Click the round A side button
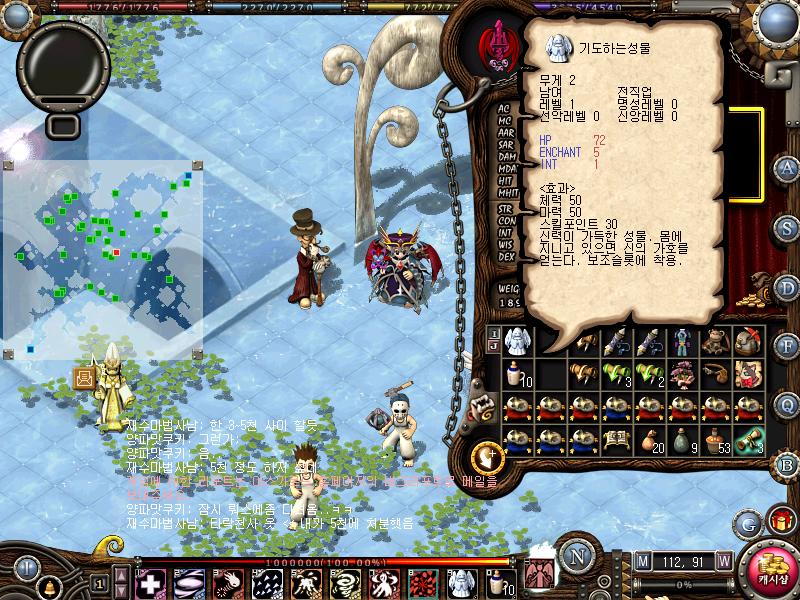800x600 pixels. pyautogui.click(x=786, y=168)
